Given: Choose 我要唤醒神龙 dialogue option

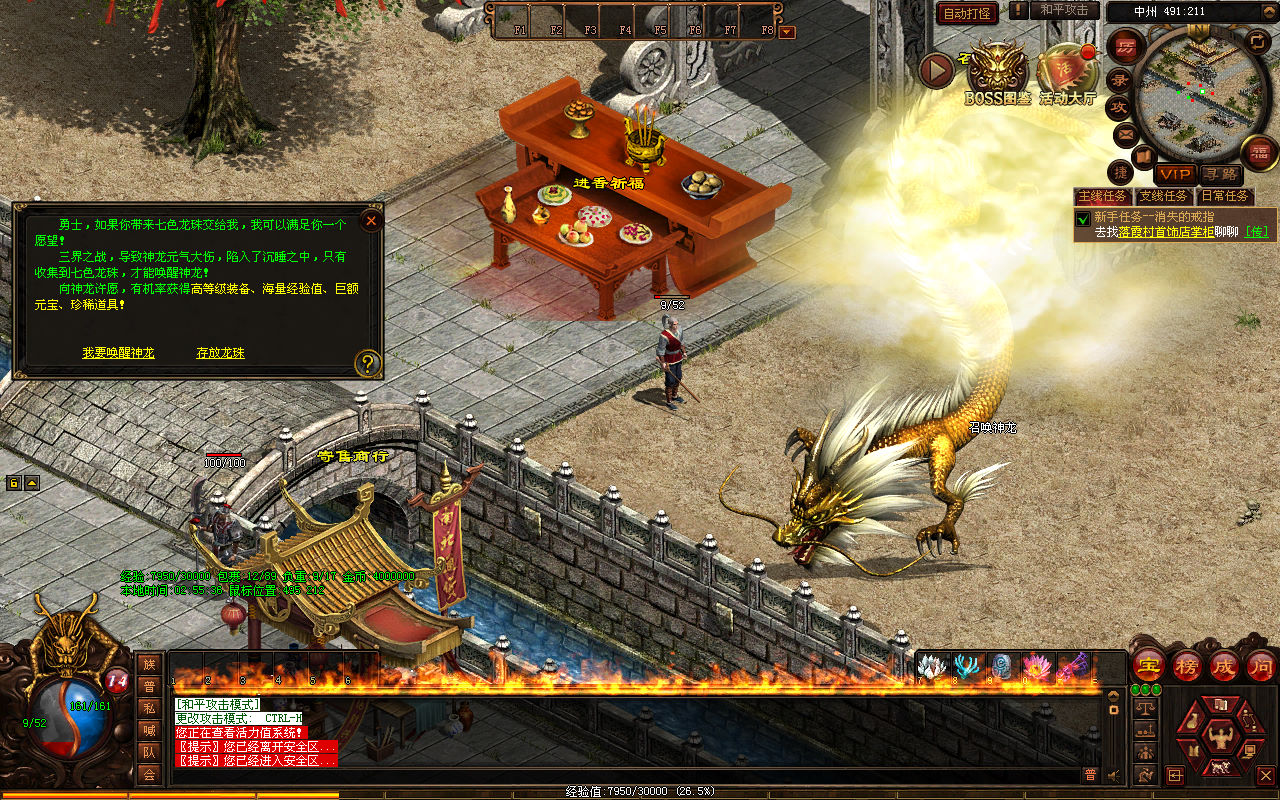Looking at the screenshot, I should (x=118, y=353).
